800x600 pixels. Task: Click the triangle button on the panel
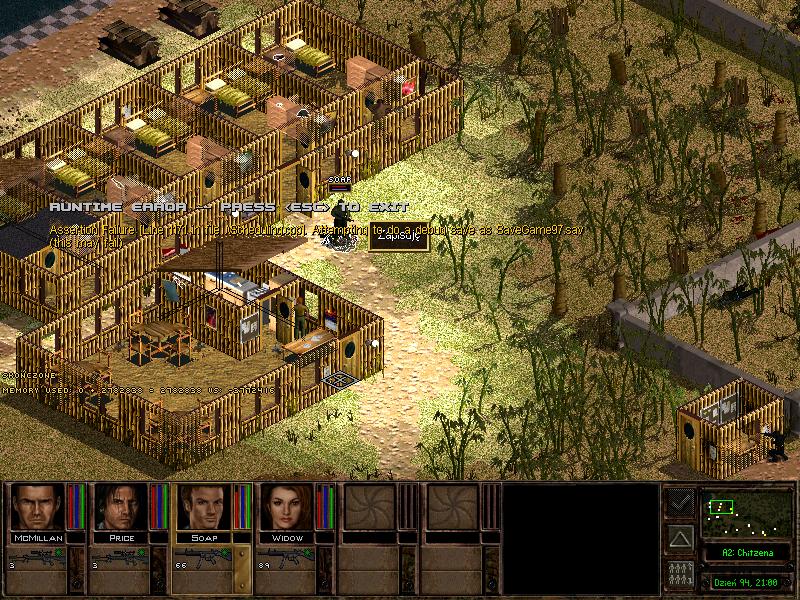click(681, 539)
